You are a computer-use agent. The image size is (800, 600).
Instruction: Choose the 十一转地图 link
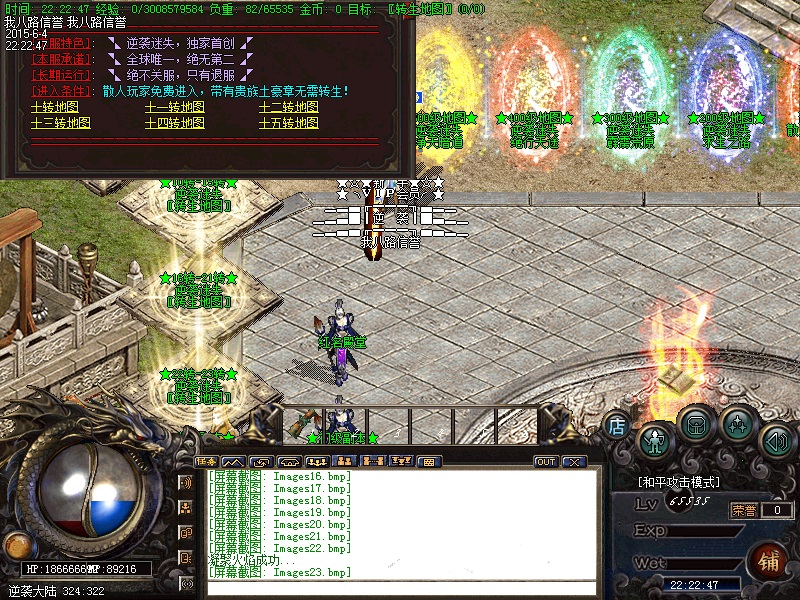point(176,108)
